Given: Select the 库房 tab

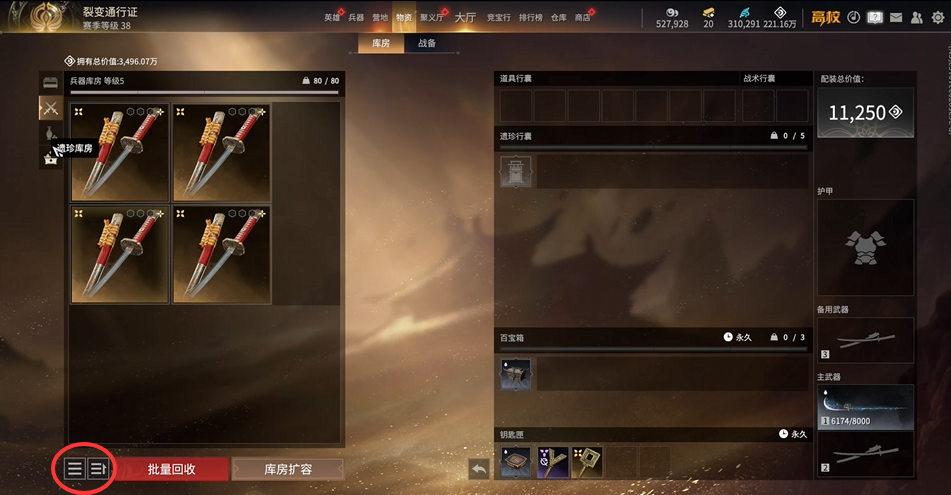Looking at the screenshot, I should pos(381,43).
